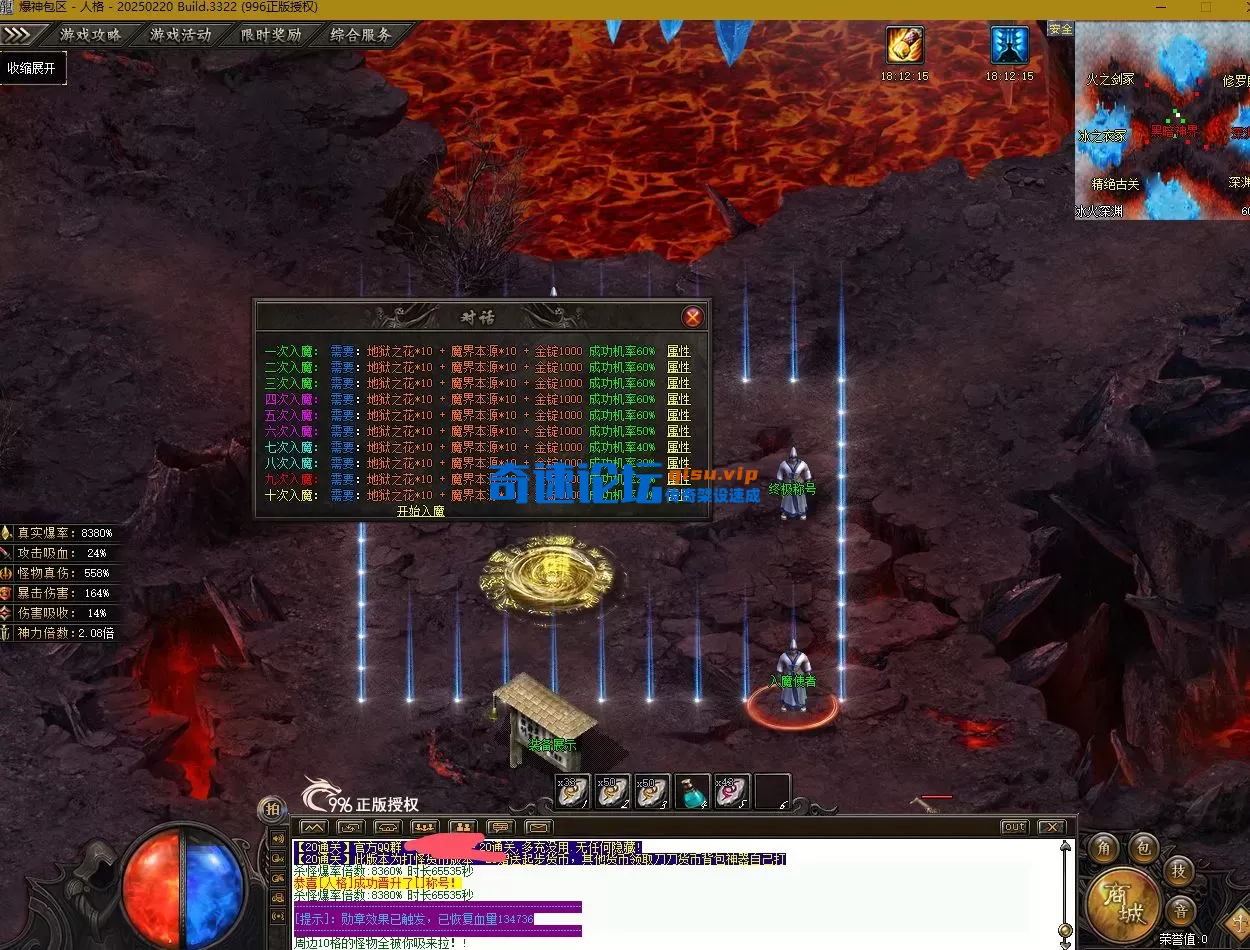Open the 角 character button

(x=1104, y=846)
